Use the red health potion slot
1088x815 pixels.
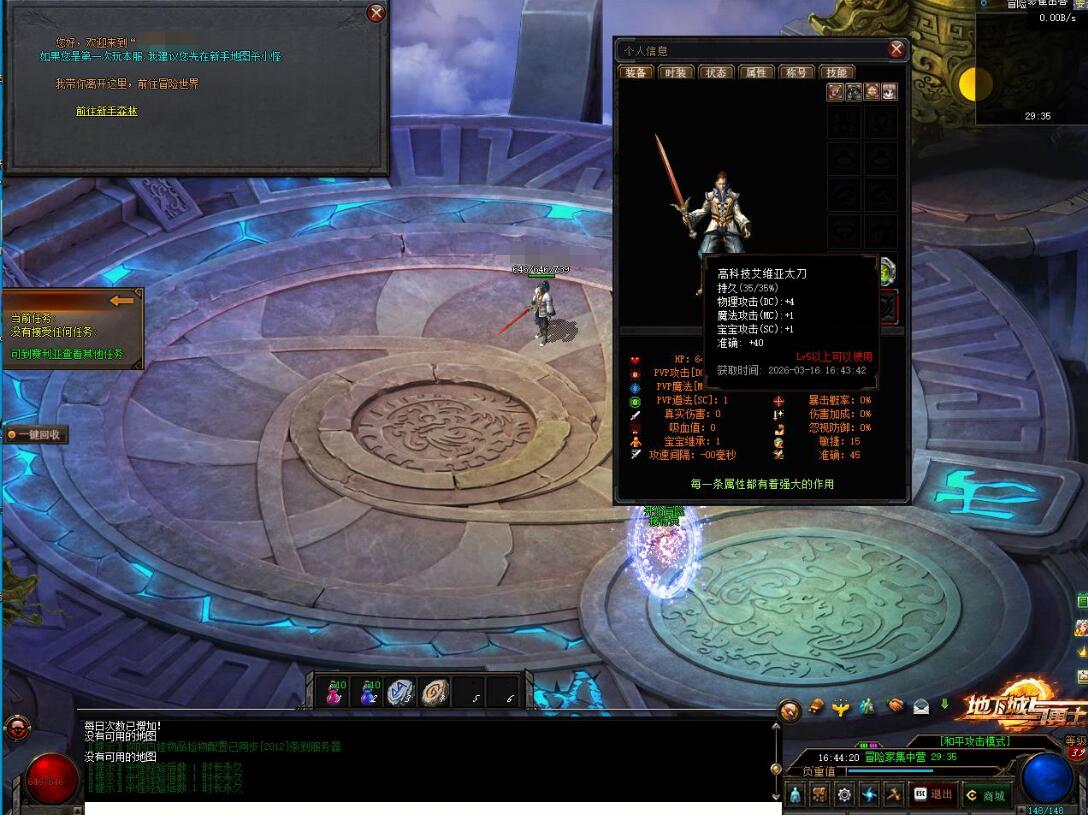click(336, 692)
